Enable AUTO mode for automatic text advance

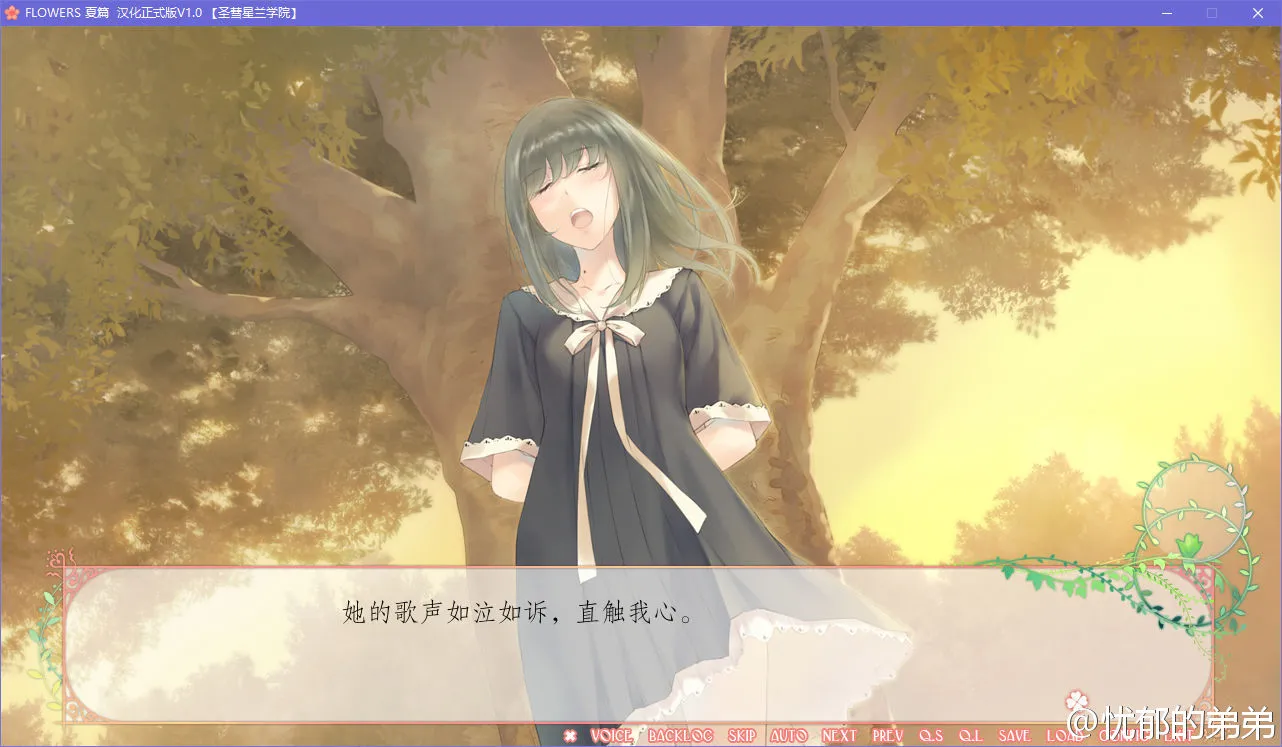(788, 735)
